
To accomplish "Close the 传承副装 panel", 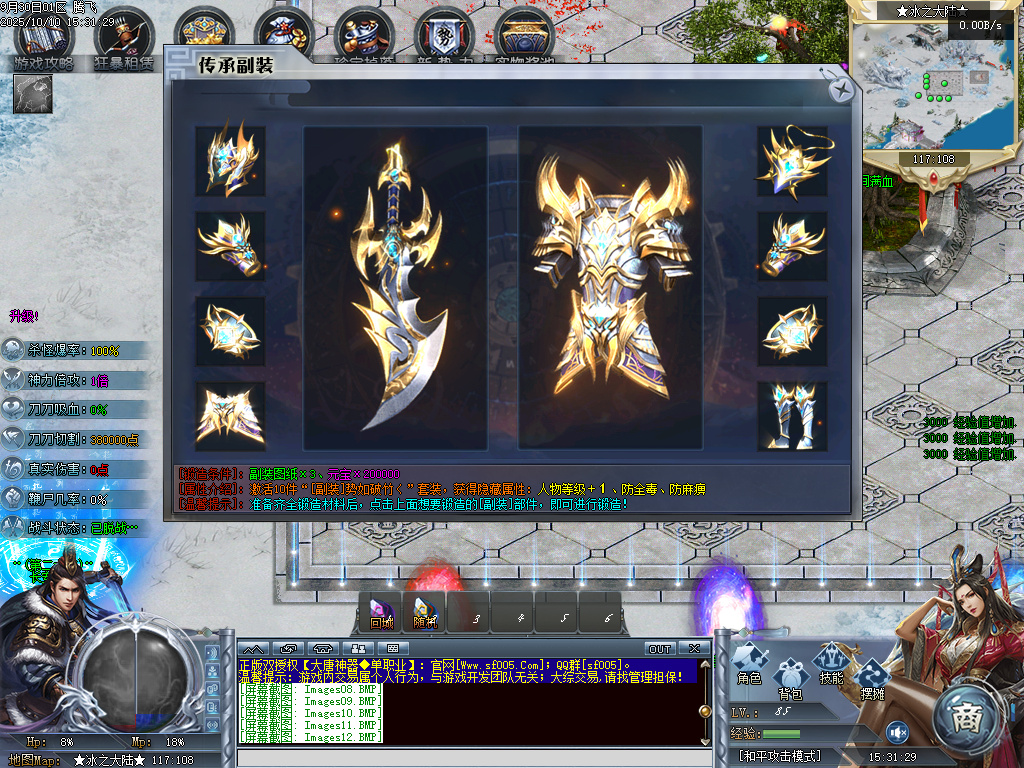I will pyautogui.click(x=842, y=90).
